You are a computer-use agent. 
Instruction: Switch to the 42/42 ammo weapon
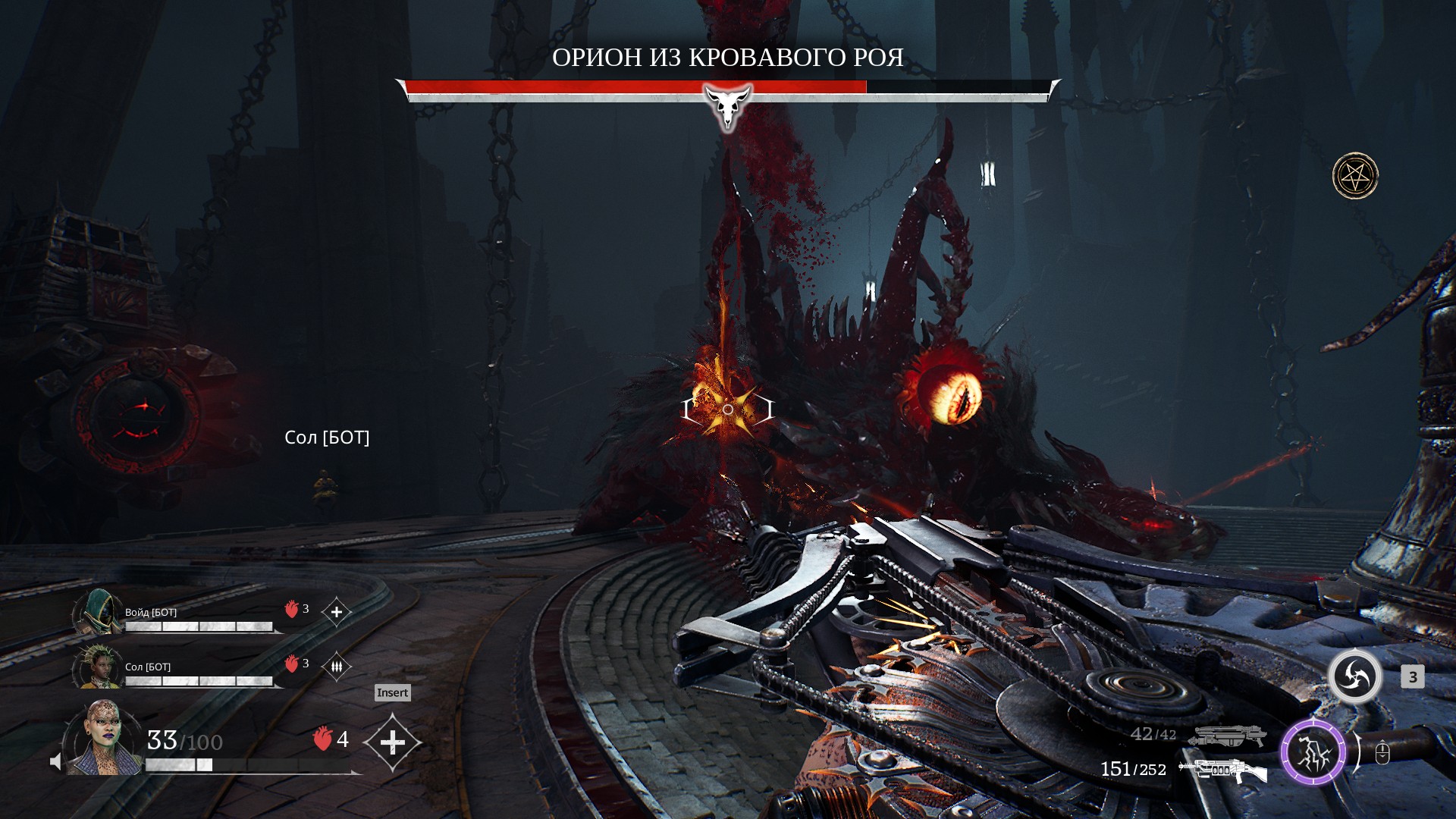click(1227, 735)
